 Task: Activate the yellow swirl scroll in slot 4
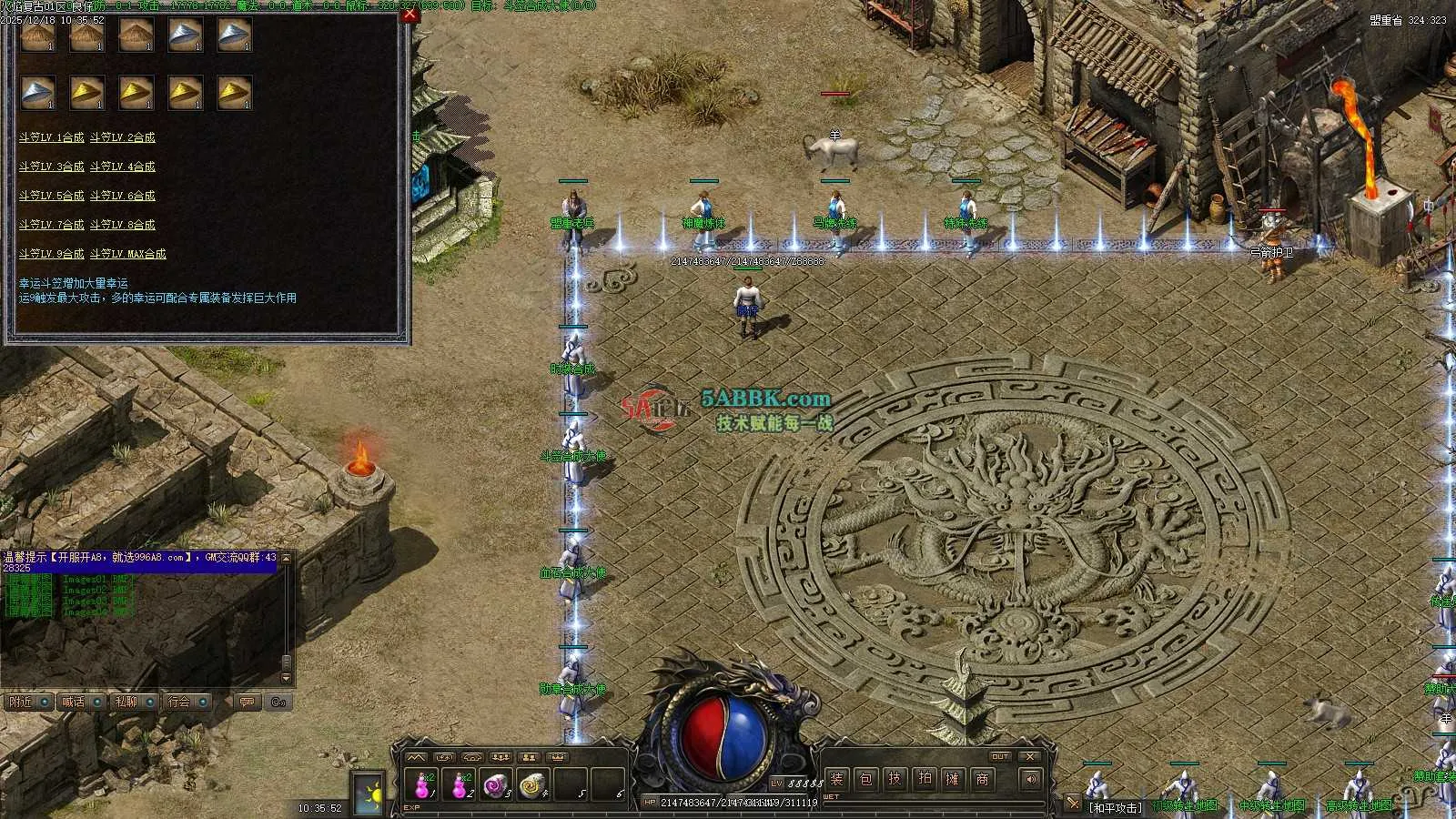coord(531,784)
